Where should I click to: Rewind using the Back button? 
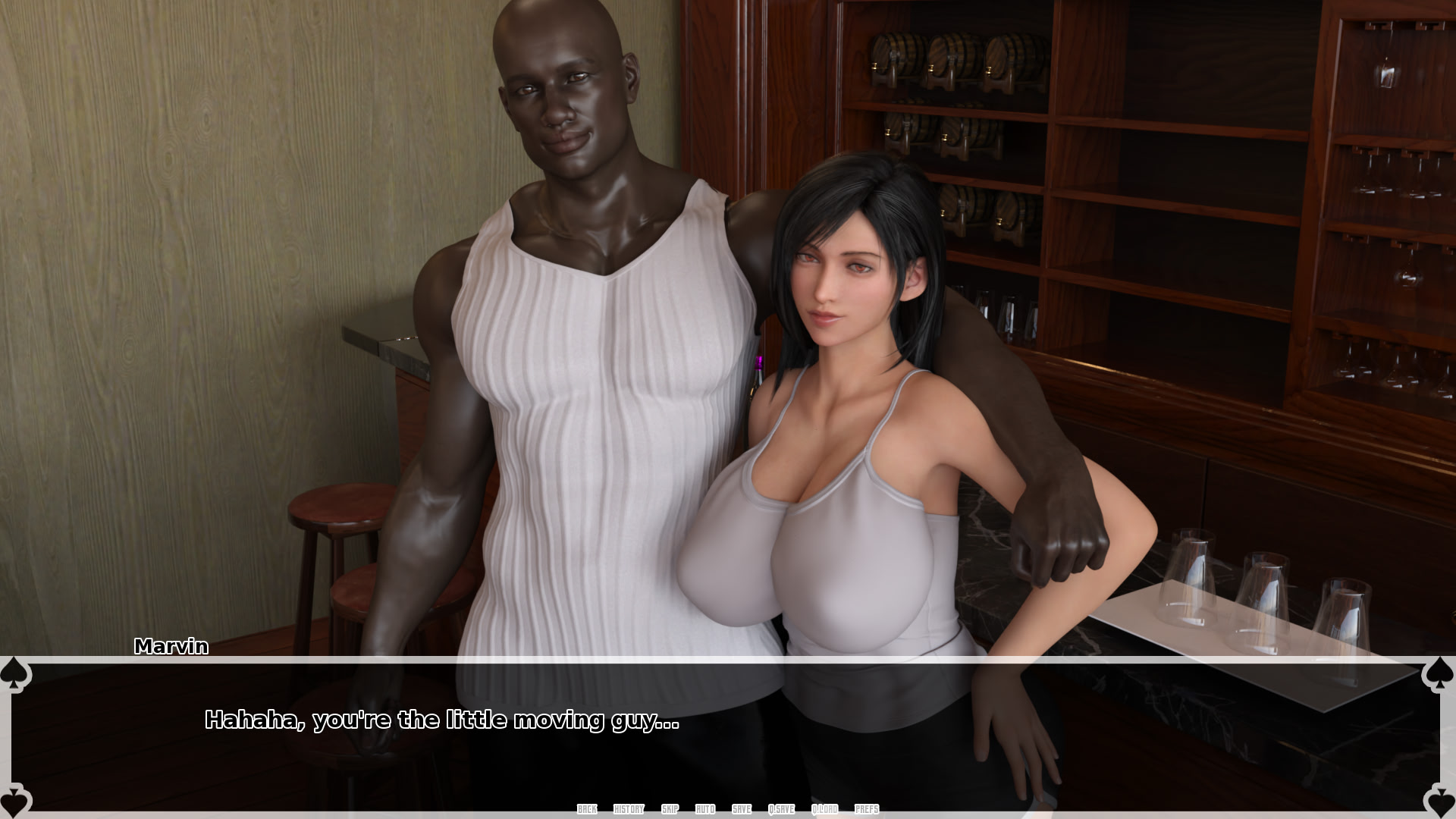[586, 809]
